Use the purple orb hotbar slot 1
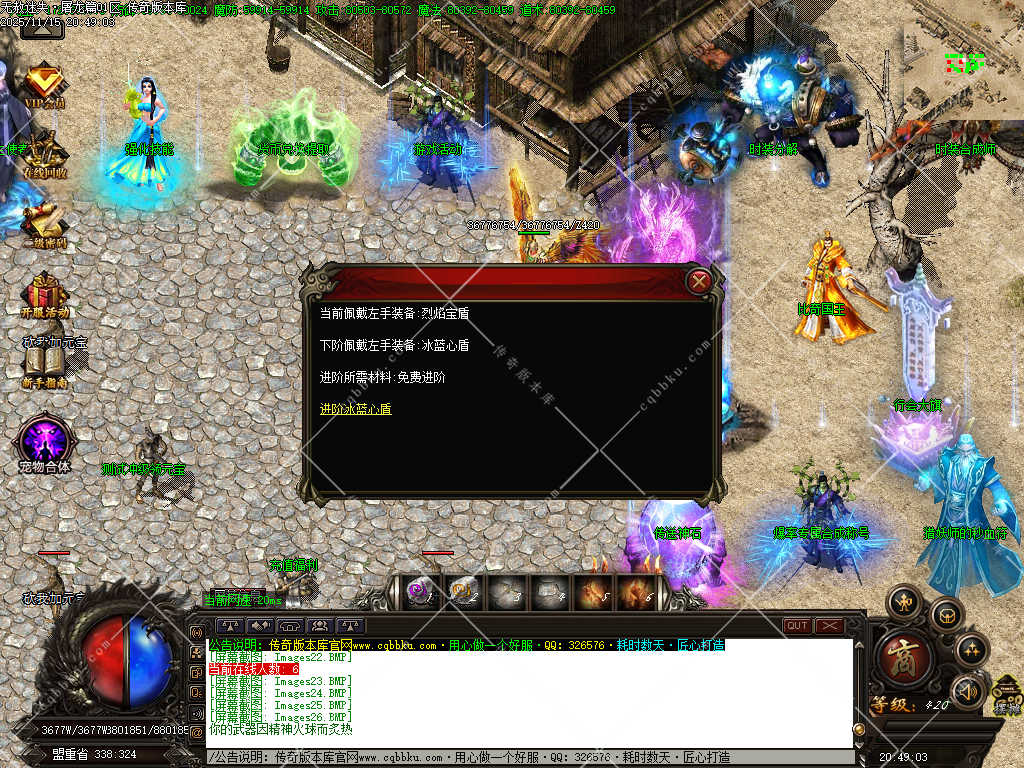Image resolution: width=1024 pixels, height=768 pixels. click(420, 592)
